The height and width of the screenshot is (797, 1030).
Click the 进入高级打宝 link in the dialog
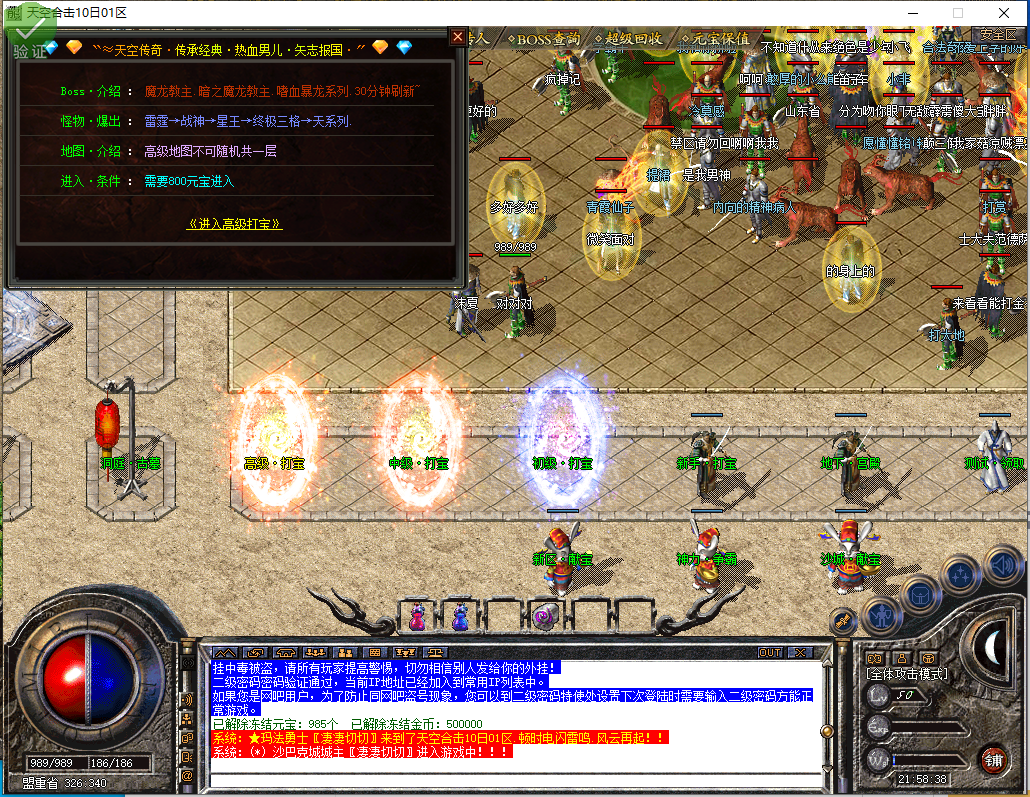[x=235, y=224]
